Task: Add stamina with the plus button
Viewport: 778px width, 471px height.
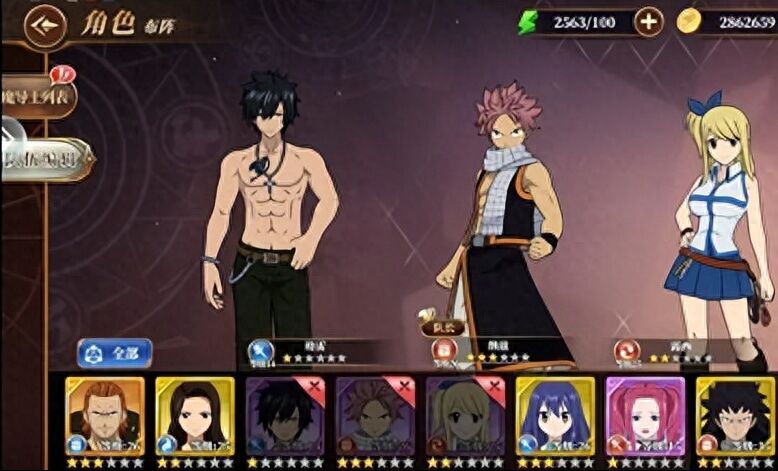Action: 648,22
